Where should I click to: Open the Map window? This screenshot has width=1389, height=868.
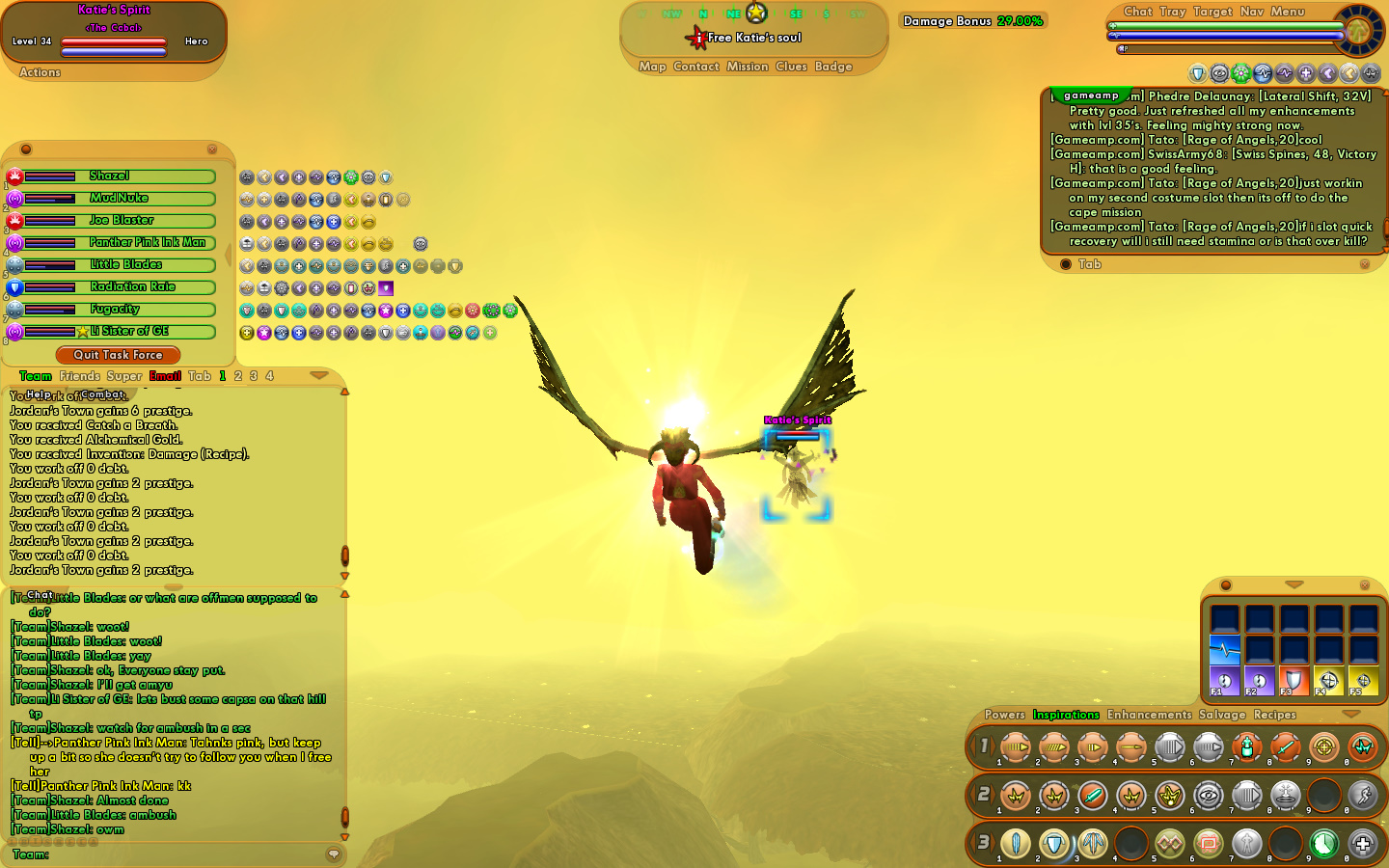652,67
